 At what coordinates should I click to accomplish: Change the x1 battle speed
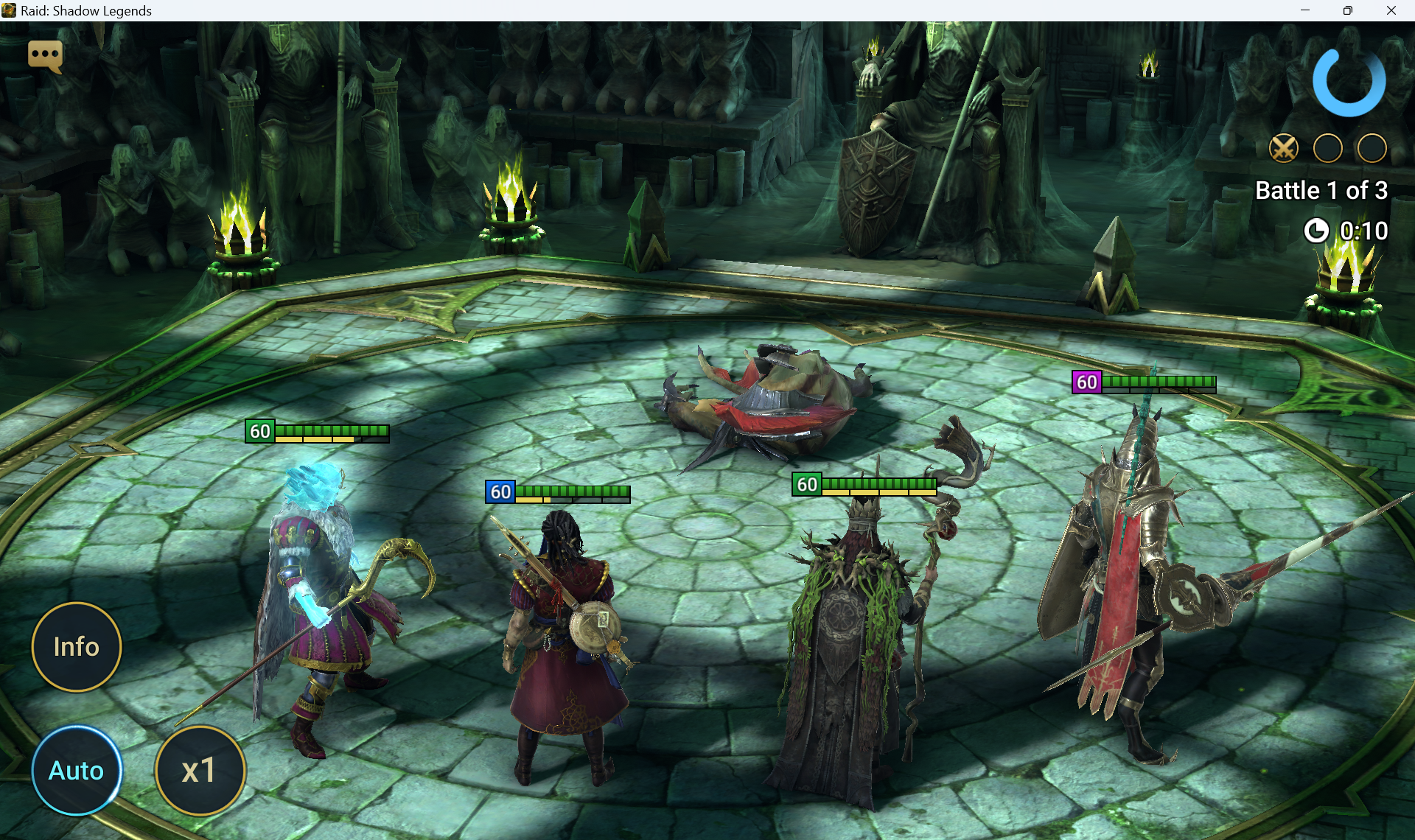pyautogui.click(x=200, y=771)
